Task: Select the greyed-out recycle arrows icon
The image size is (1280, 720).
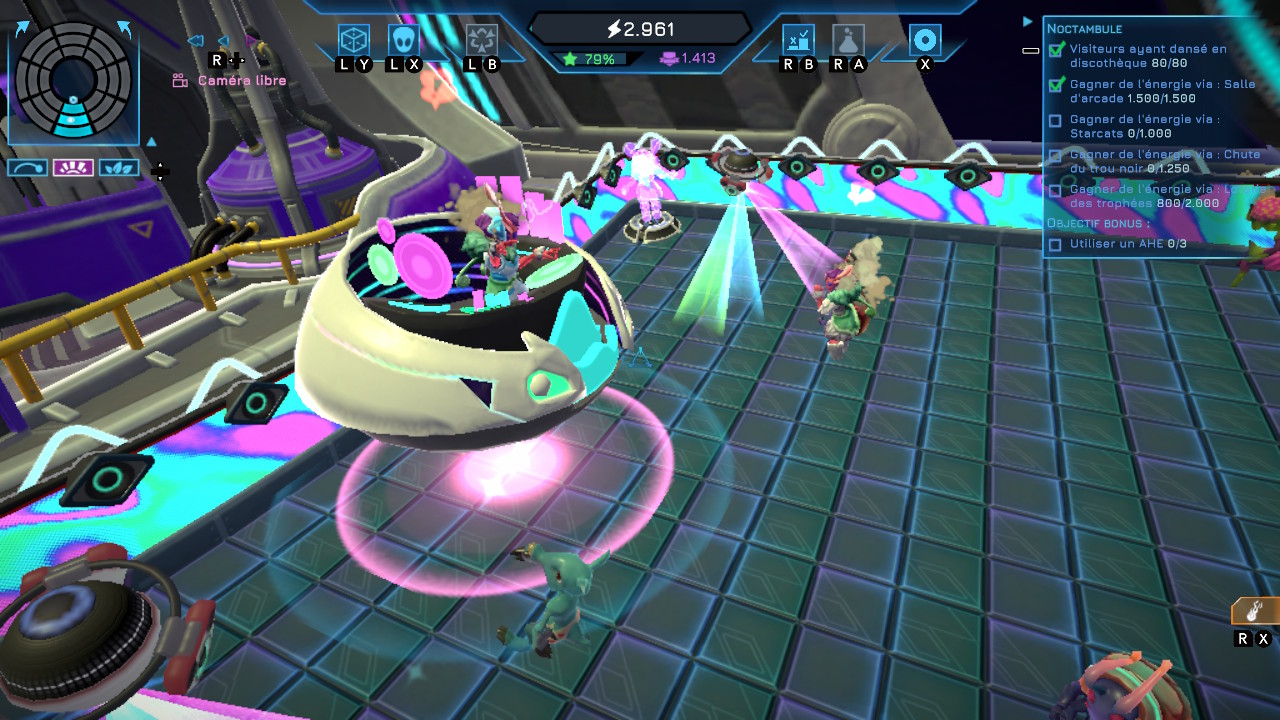Action: [x=481, y=40]
